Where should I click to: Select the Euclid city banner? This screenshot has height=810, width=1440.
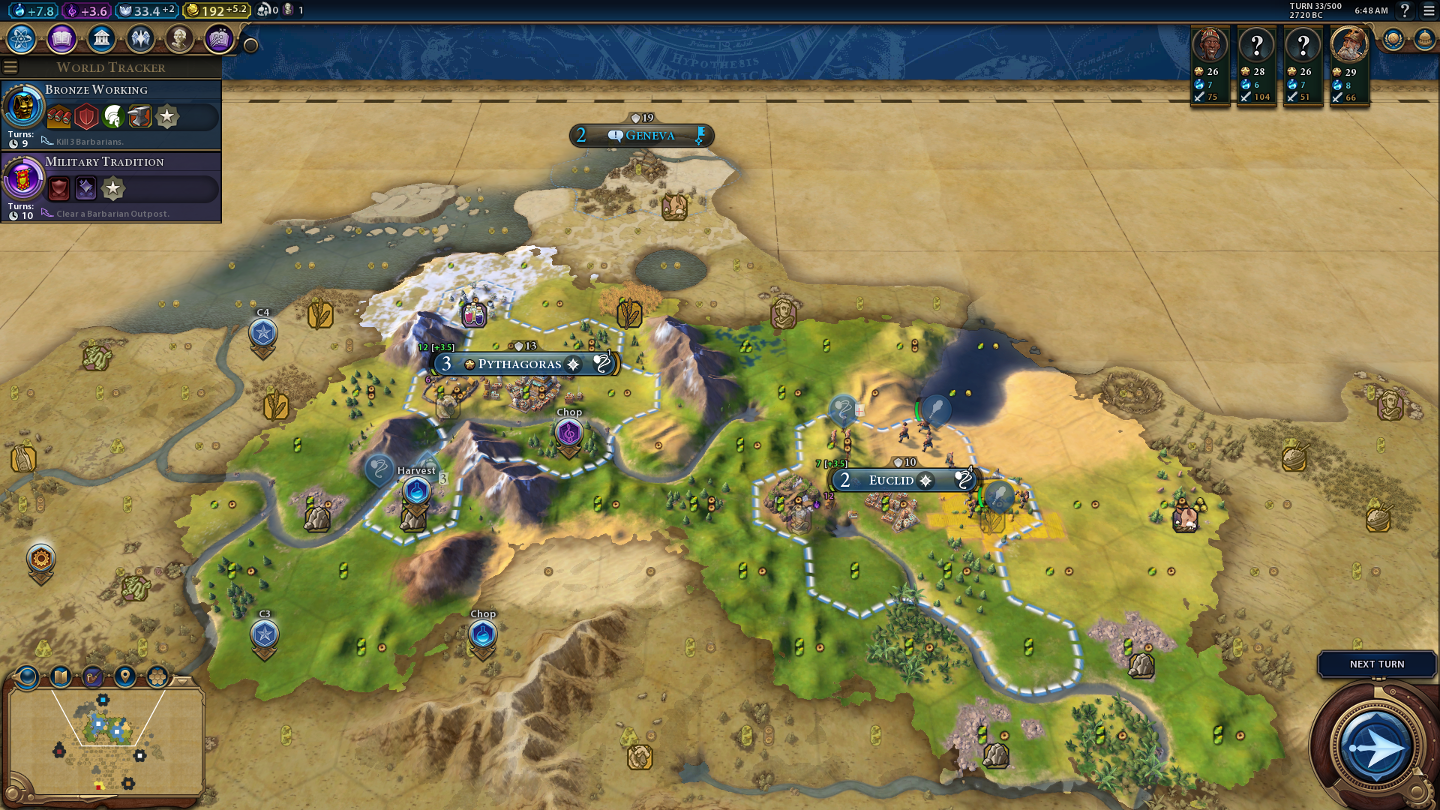pyautogui.click(x=892, y=480)
